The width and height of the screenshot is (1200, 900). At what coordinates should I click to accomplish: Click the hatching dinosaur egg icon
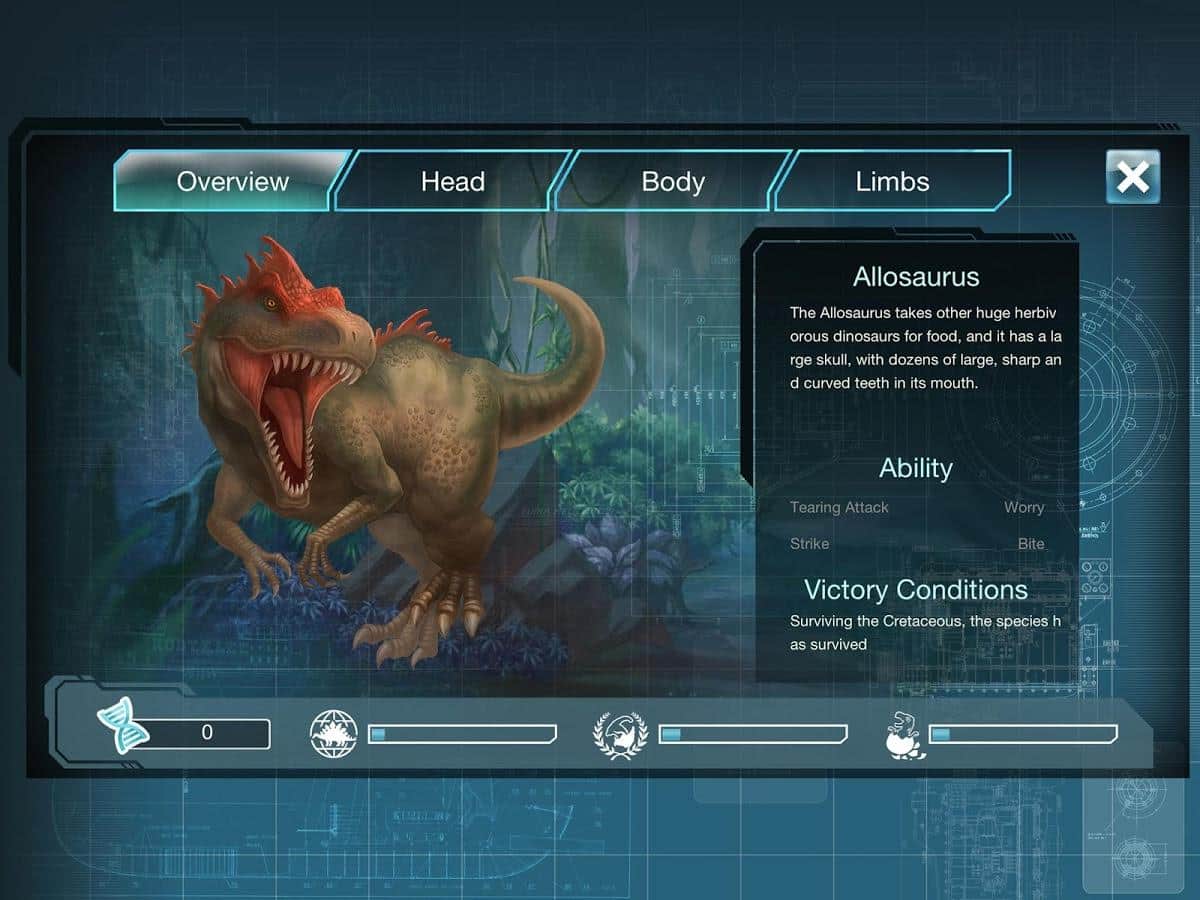point(905,735)
